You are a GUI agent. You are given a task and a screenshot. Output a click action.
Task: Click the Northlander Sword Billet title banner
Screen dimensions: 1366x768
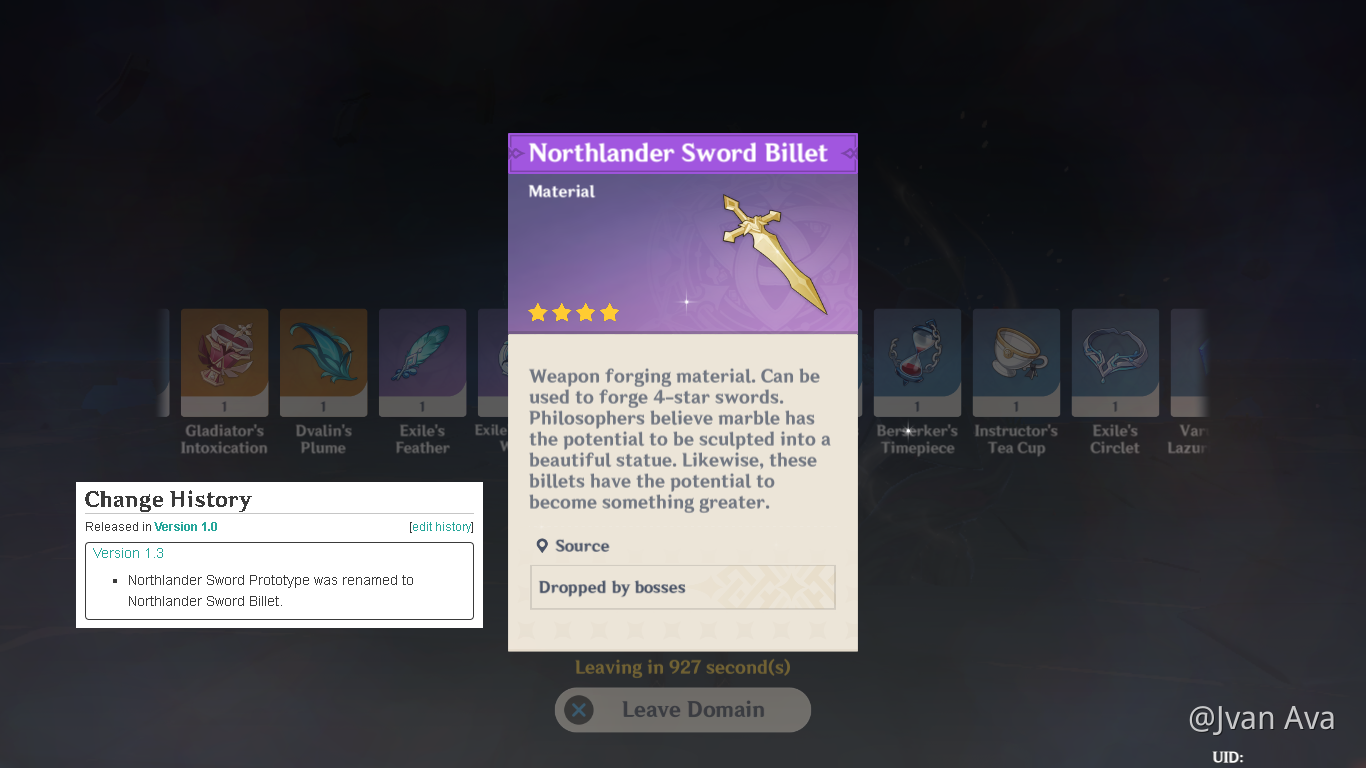point(682,152)
